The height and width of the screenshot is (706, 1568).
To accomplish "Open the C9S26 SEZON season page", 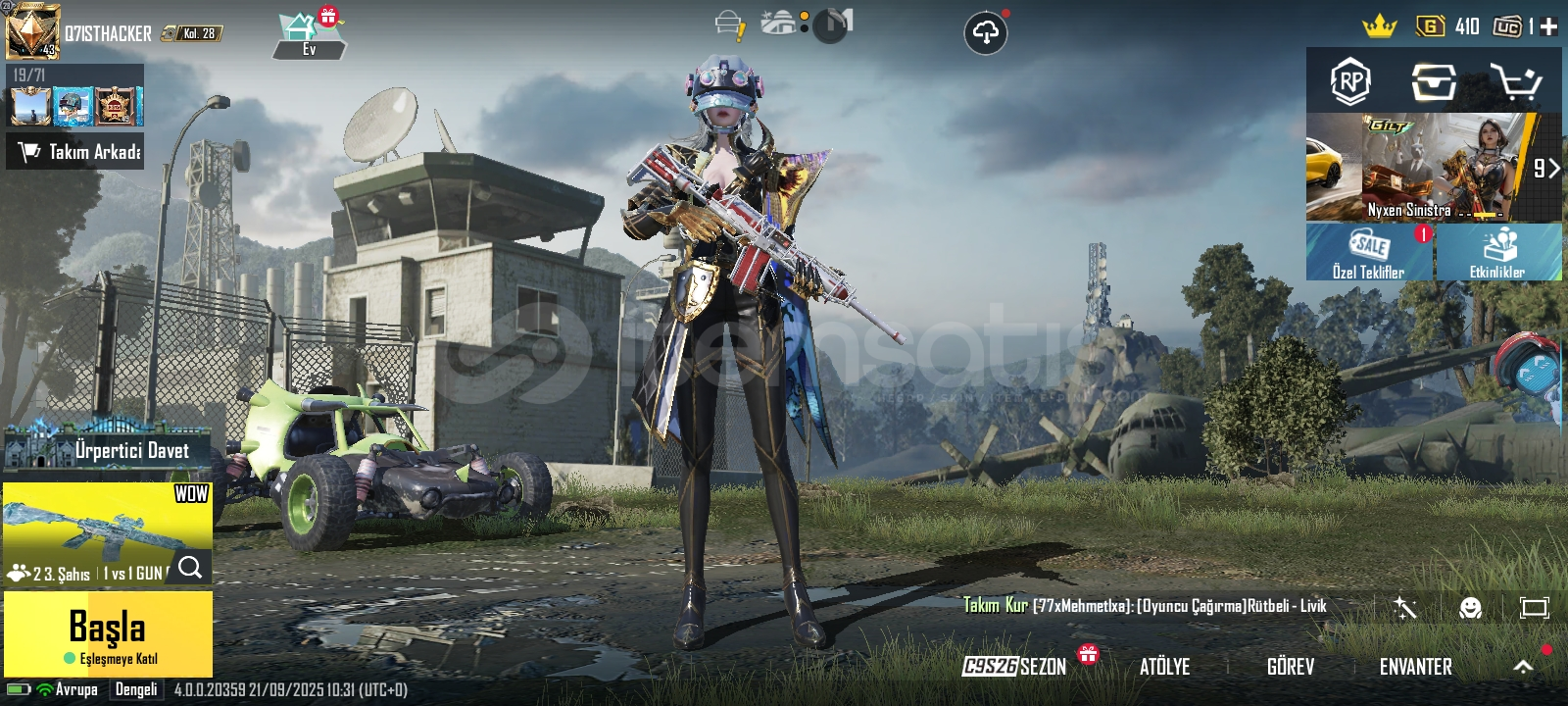I will pyautogui.click(x=1014, y=667).
